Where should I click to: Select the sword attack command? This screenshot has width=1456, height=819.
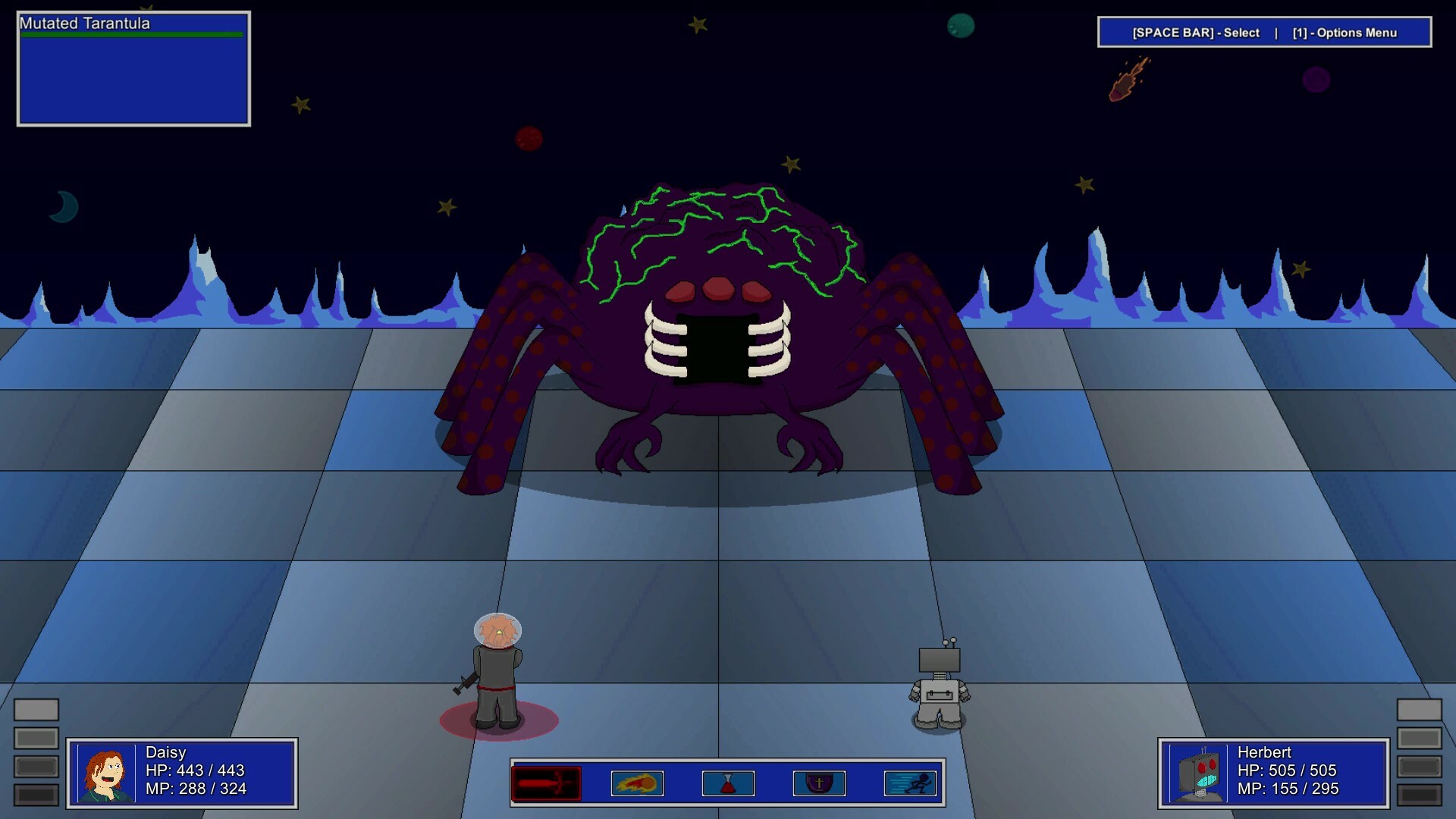coord(546,783)
